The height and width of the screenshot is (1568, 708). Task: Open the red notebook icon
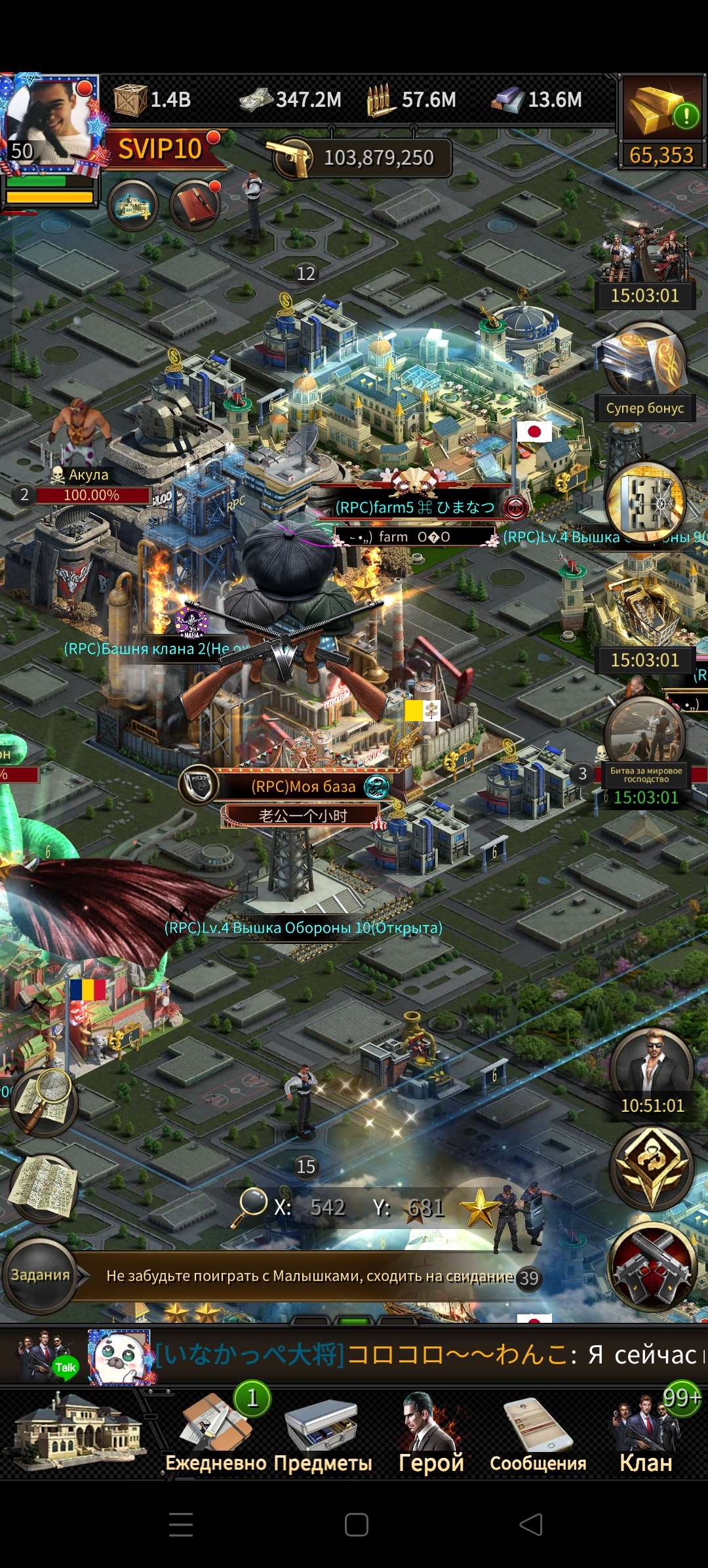(x=195, y=205)
